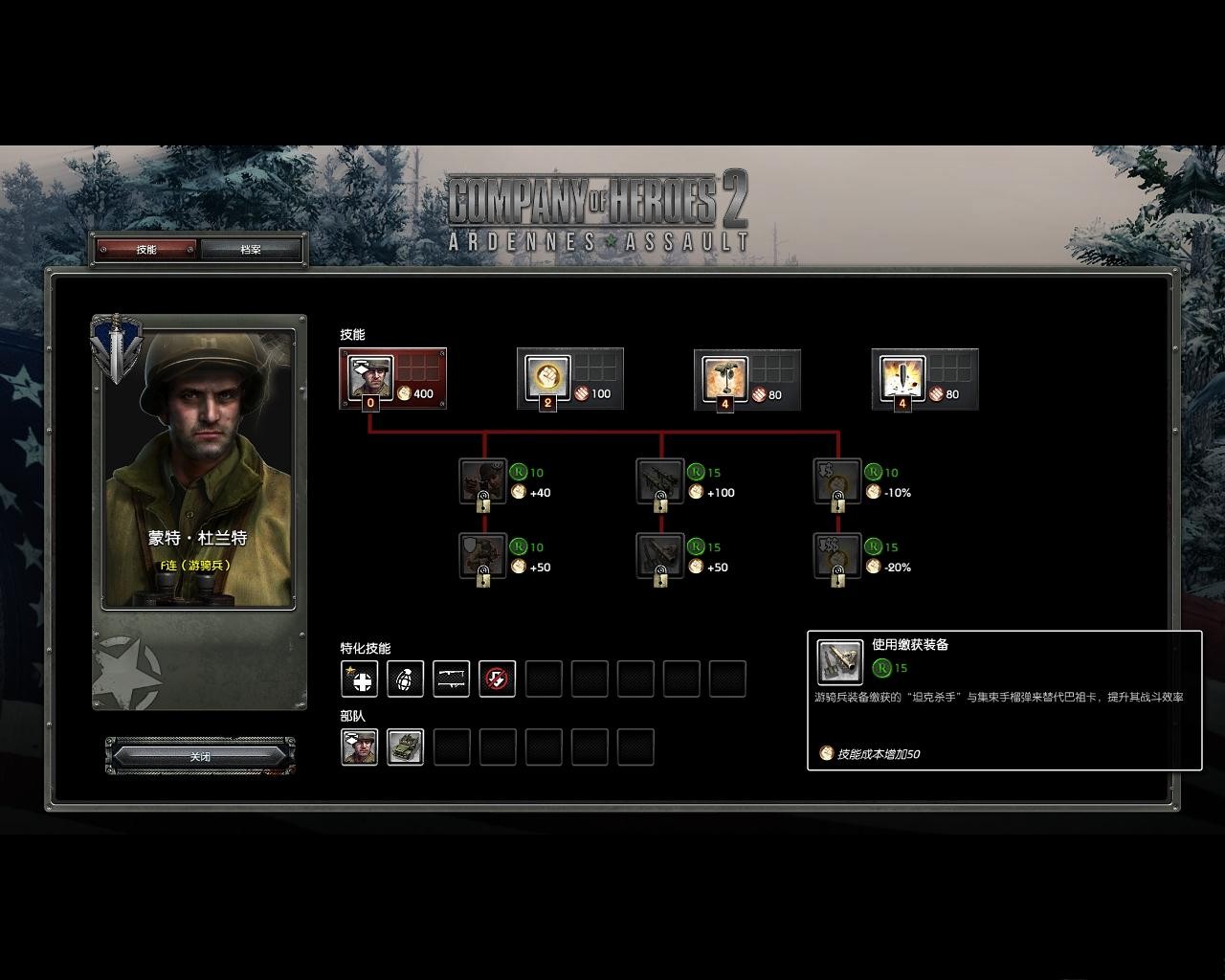
Task: Unlock the locked bazooka upgrade costing +100
Action: click(660, 481)
